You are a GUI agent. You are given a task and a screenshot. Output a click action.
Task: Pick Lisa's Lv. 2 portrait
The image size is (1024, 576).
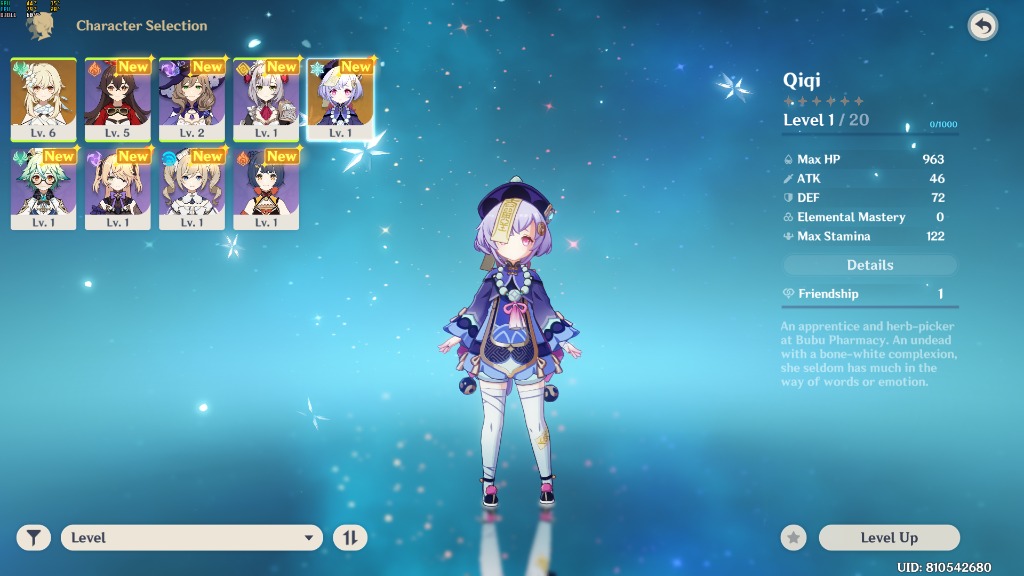point(192,99)
